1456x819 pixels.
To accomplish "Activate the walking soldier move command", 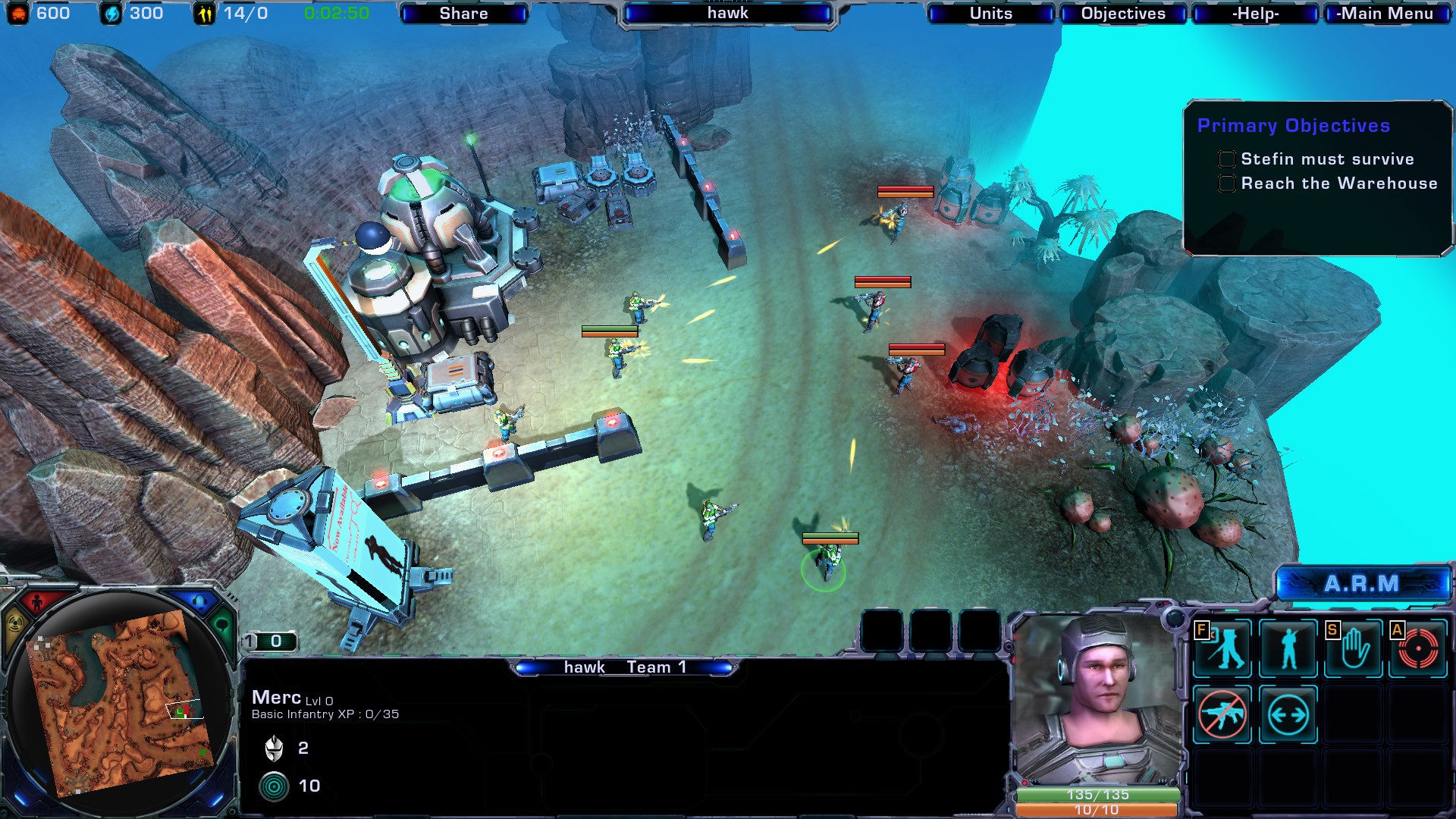I will click(1222, 648).
